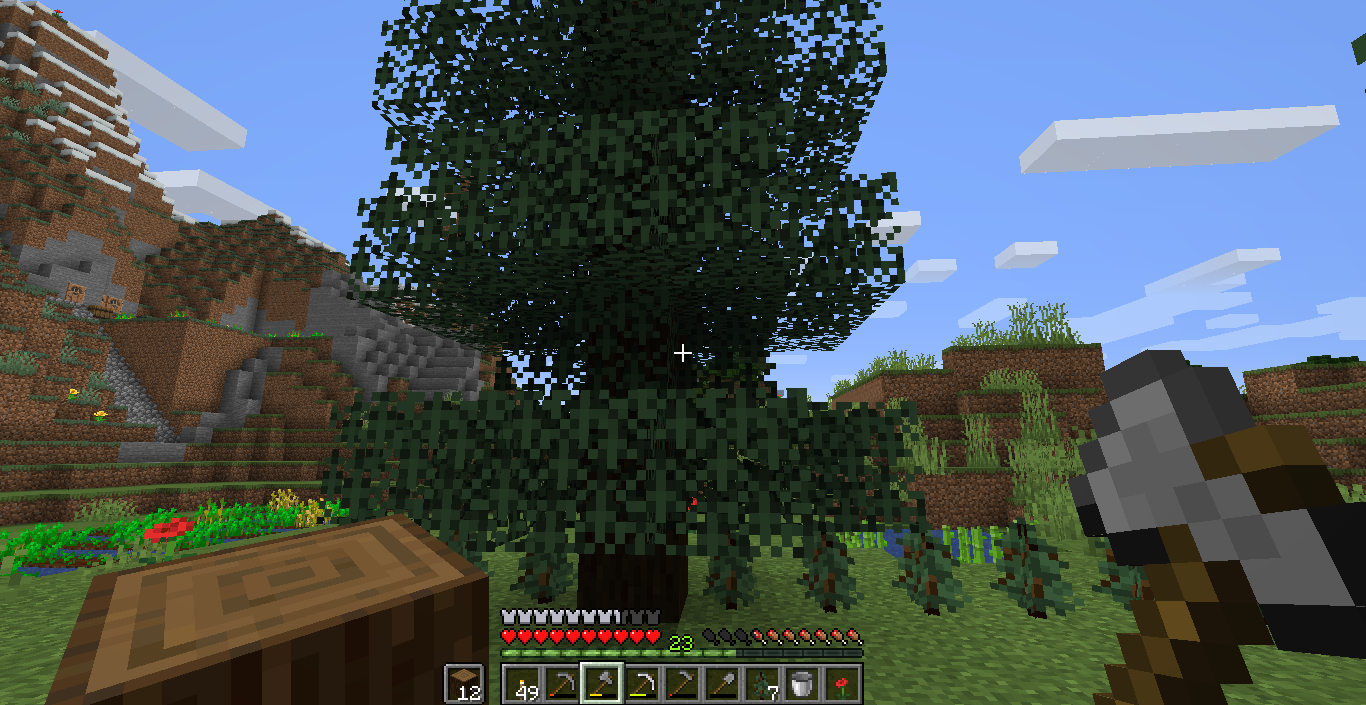The width and height of the screenshot is (1366, 705).
Task: Select the red flower hotbar slot
Action: coord(842,683)
